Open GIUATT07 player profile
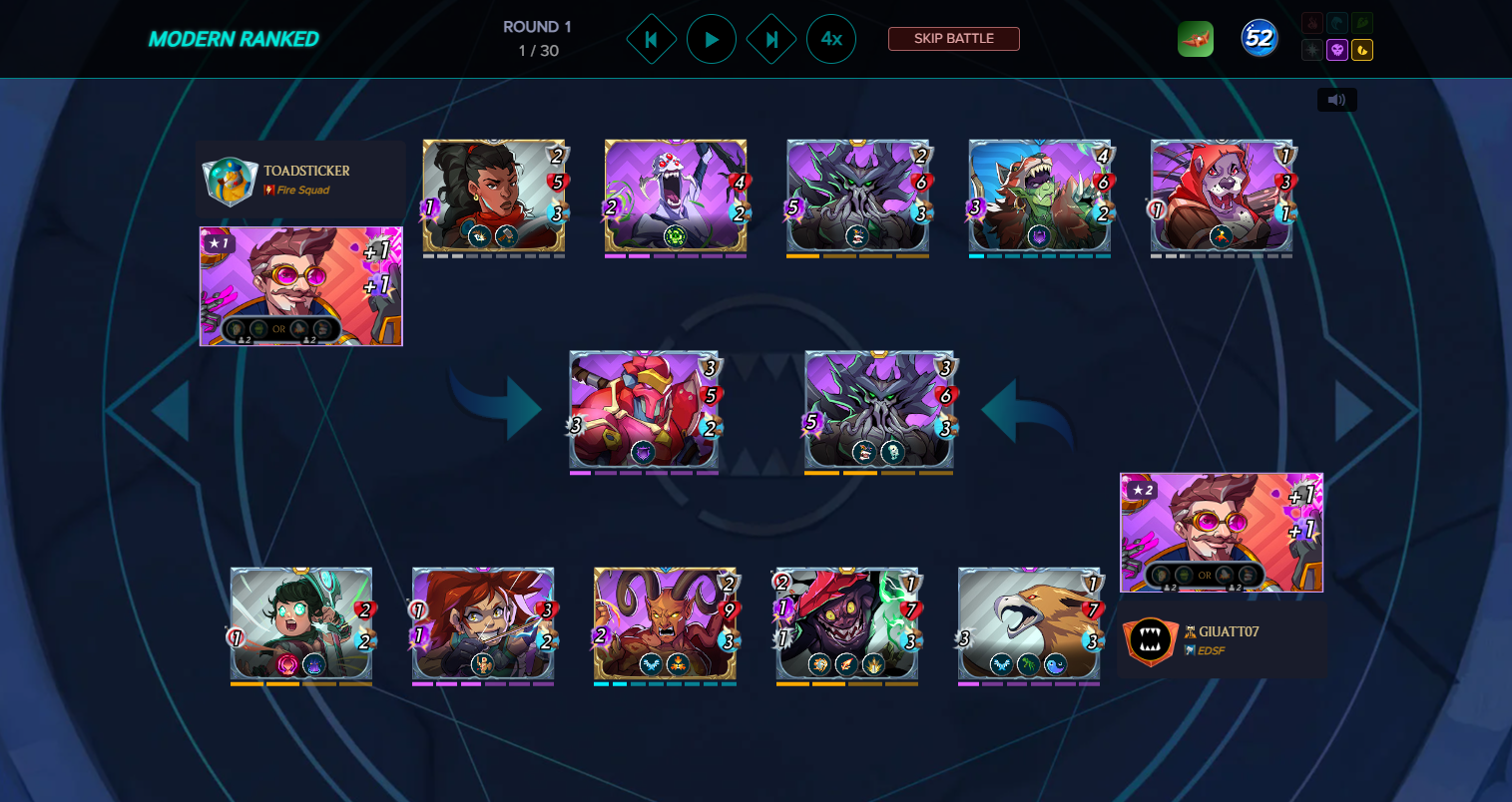Screen dimensions: 1512x802 pos(1228,631)
